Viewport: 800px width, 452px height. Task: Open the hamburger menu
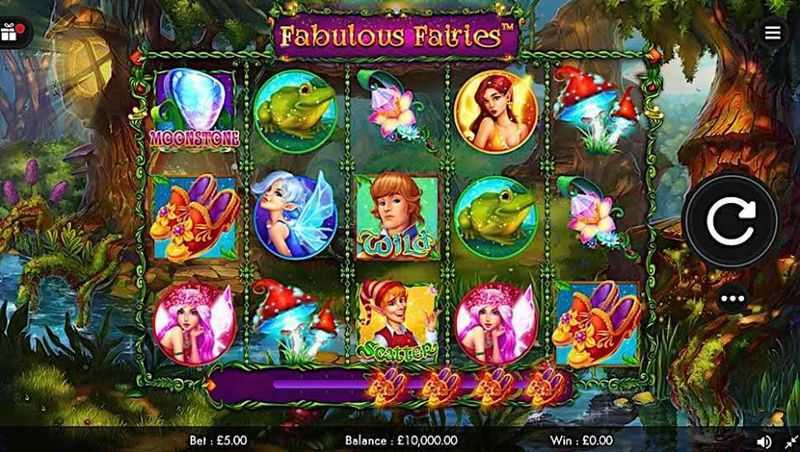pos(772,31)
